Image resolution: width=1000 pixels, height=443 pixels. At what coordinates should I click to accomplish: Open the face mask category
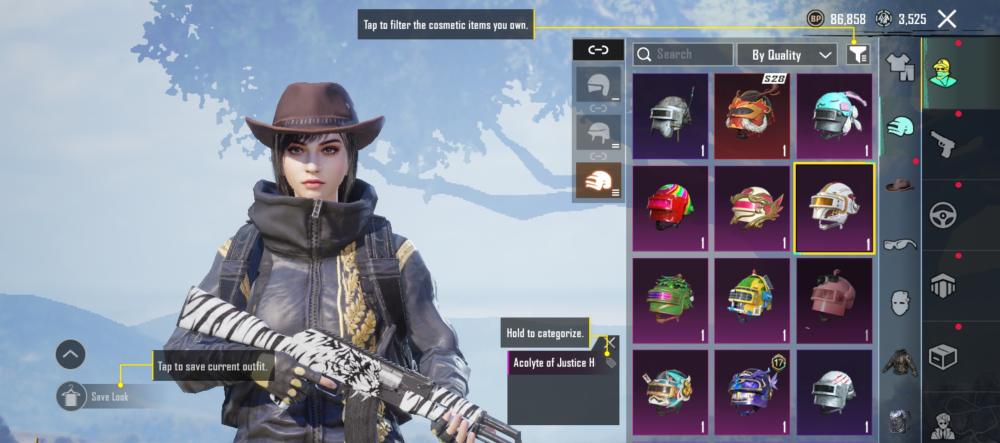tap(902, 302)
